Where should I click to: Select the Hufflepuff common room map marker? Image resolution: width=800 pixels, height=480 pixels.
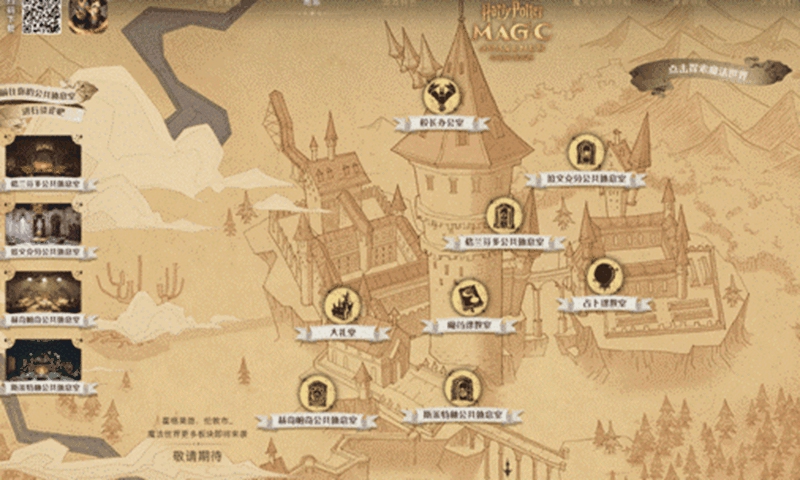click(316, 394)
